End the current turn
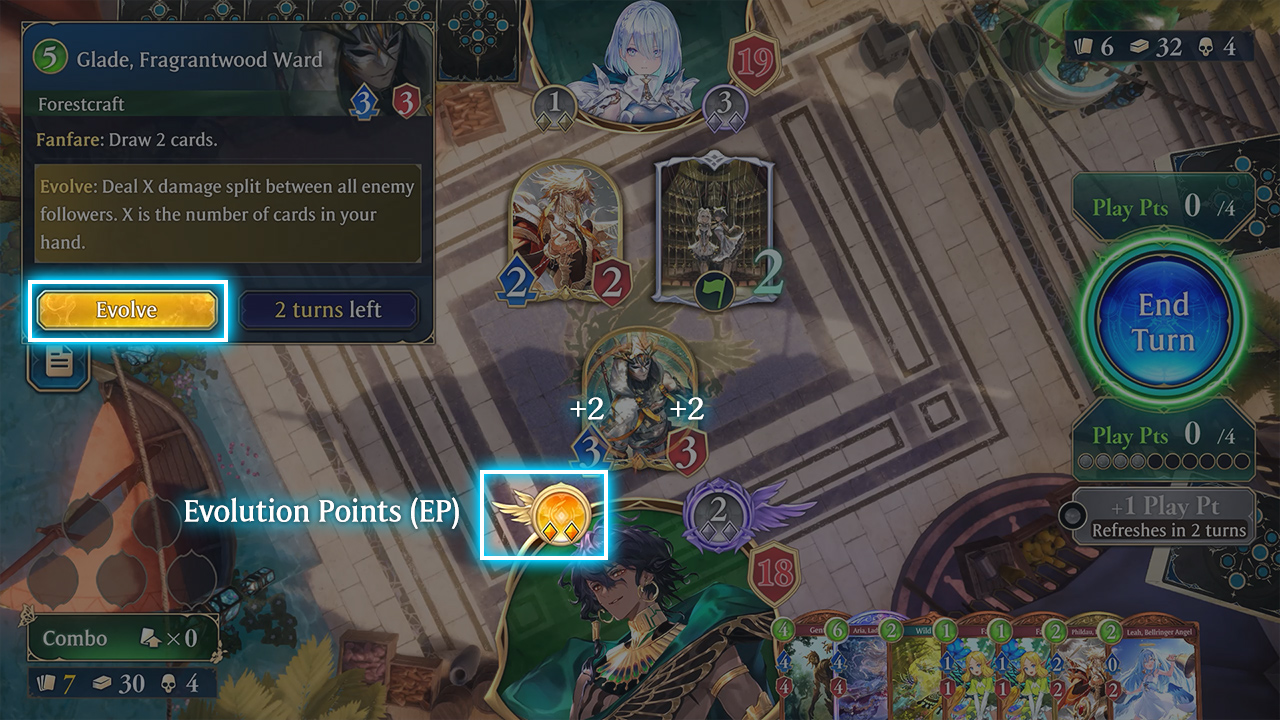The height and width of the screenshot is (720, 1280). pyautogui.click(x=1163, y=322)
